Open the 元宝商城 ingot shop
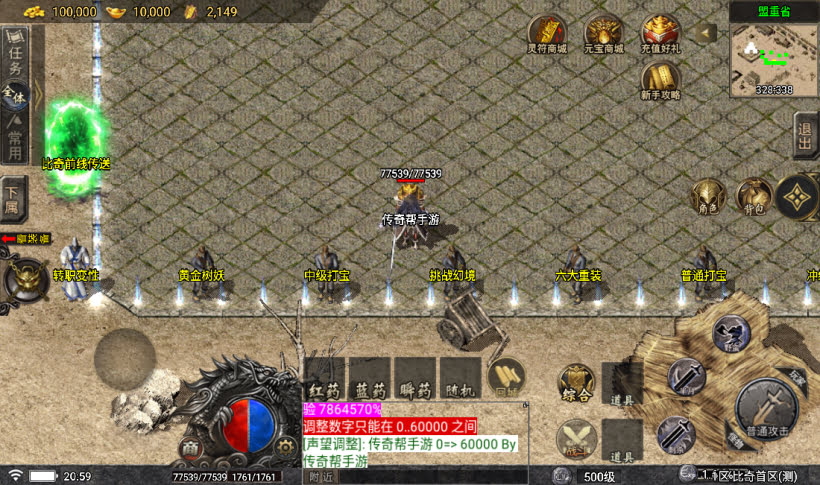820x485 pixels. [x=604, y=34]
